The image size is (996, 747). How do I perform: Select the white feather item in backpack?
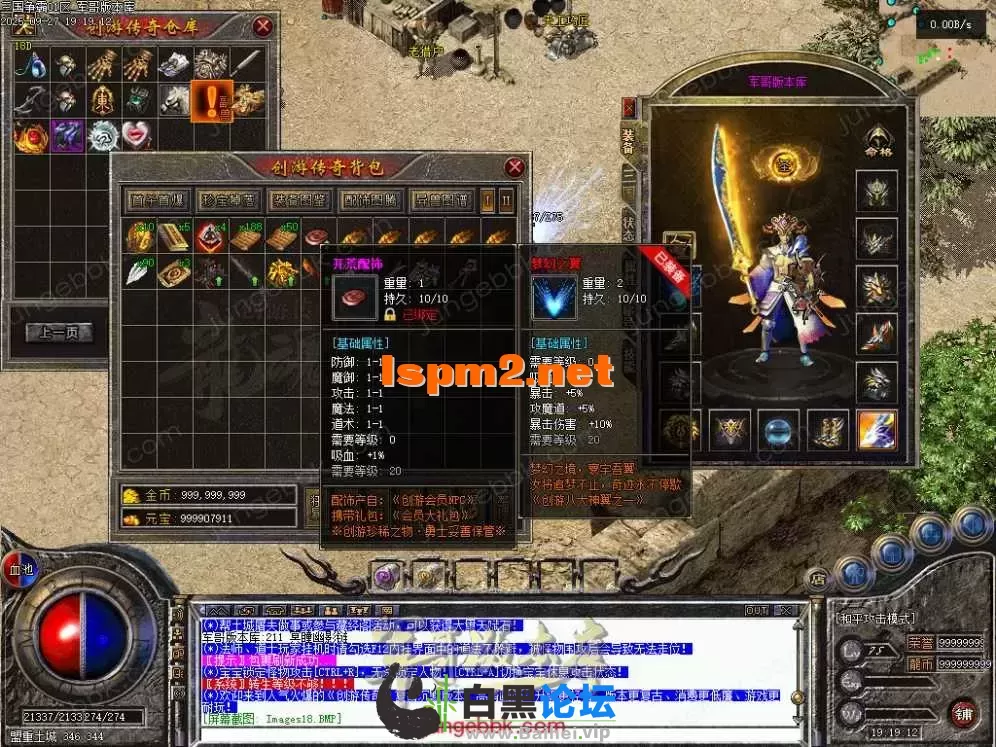pos(137,271)
